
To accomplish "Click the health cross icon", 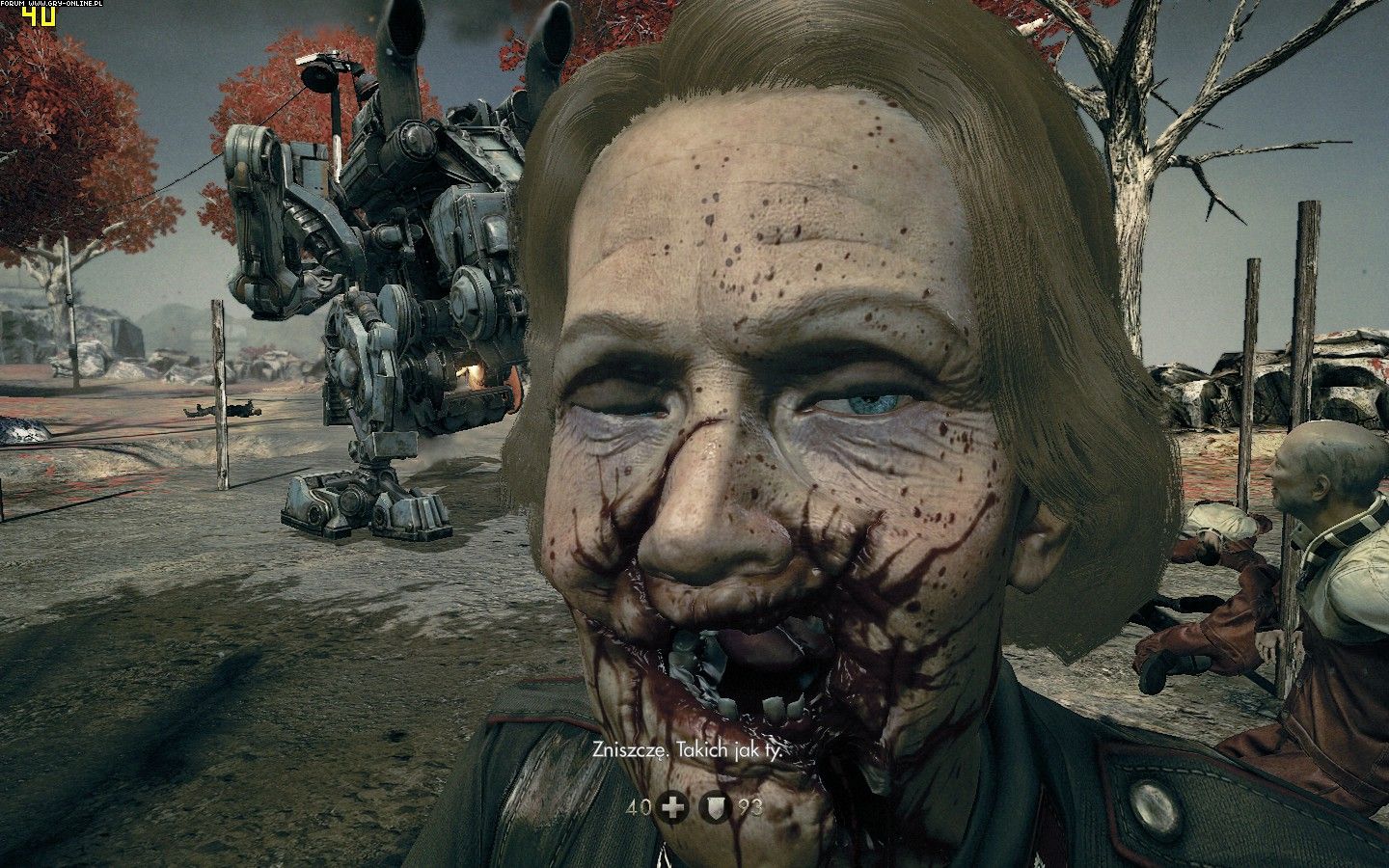I will pyautogui.click(x=672, y=807).
